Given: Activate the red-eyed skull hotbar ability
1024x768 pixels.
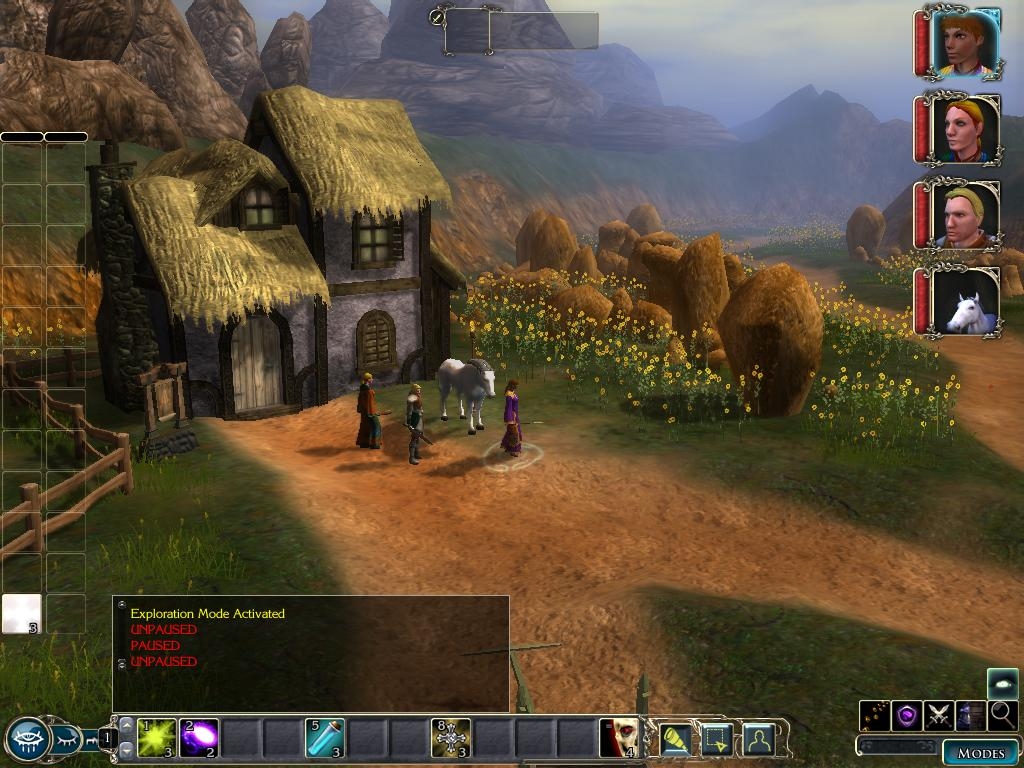Looking at the screenshot, I should point(619,738).
